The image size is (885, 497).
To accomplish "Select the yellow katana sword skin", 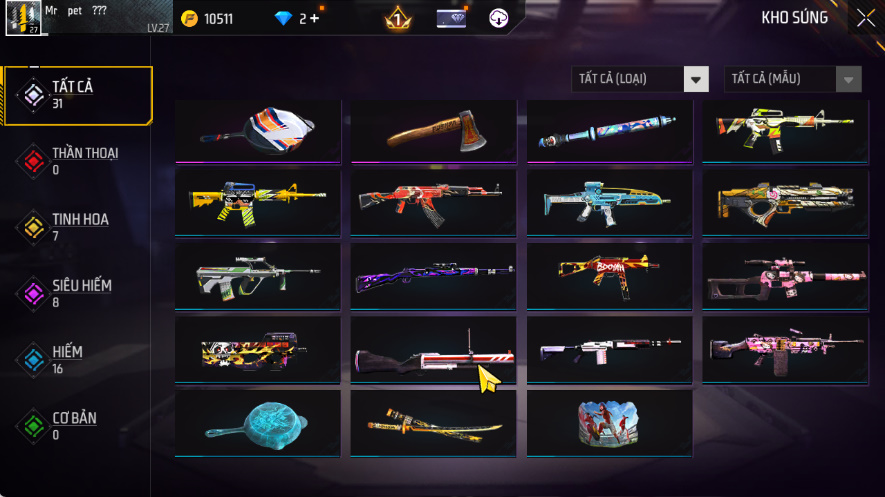I will (x=434, y=424).
